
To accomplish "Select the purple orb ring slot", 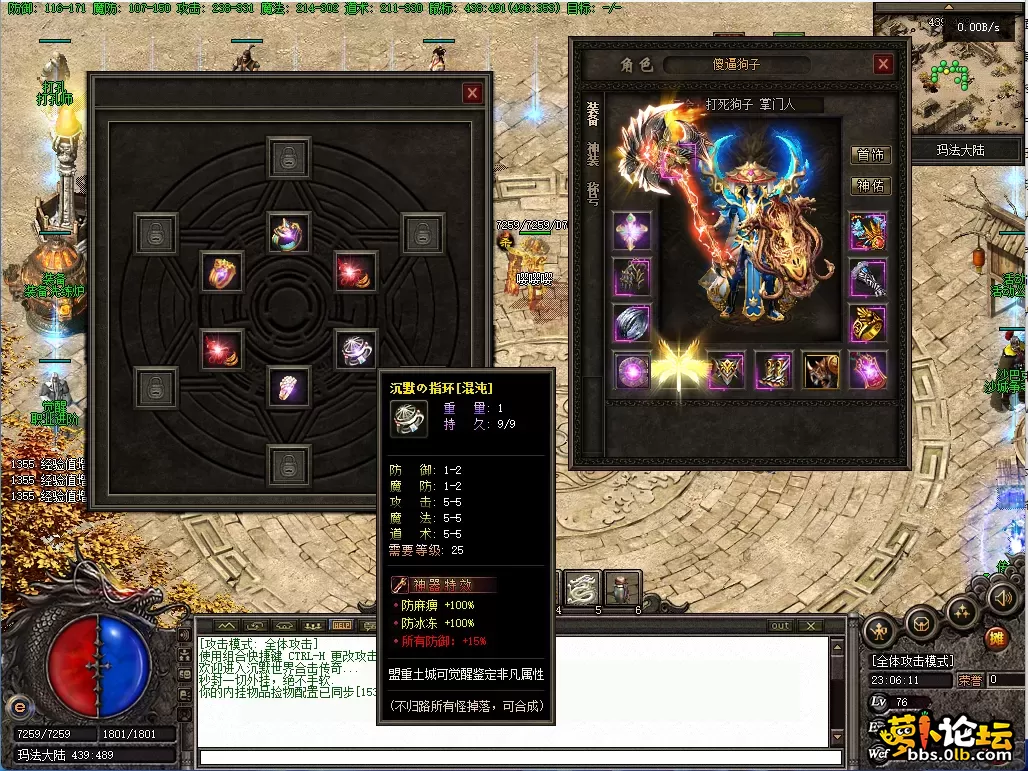I will coord(288,232).
